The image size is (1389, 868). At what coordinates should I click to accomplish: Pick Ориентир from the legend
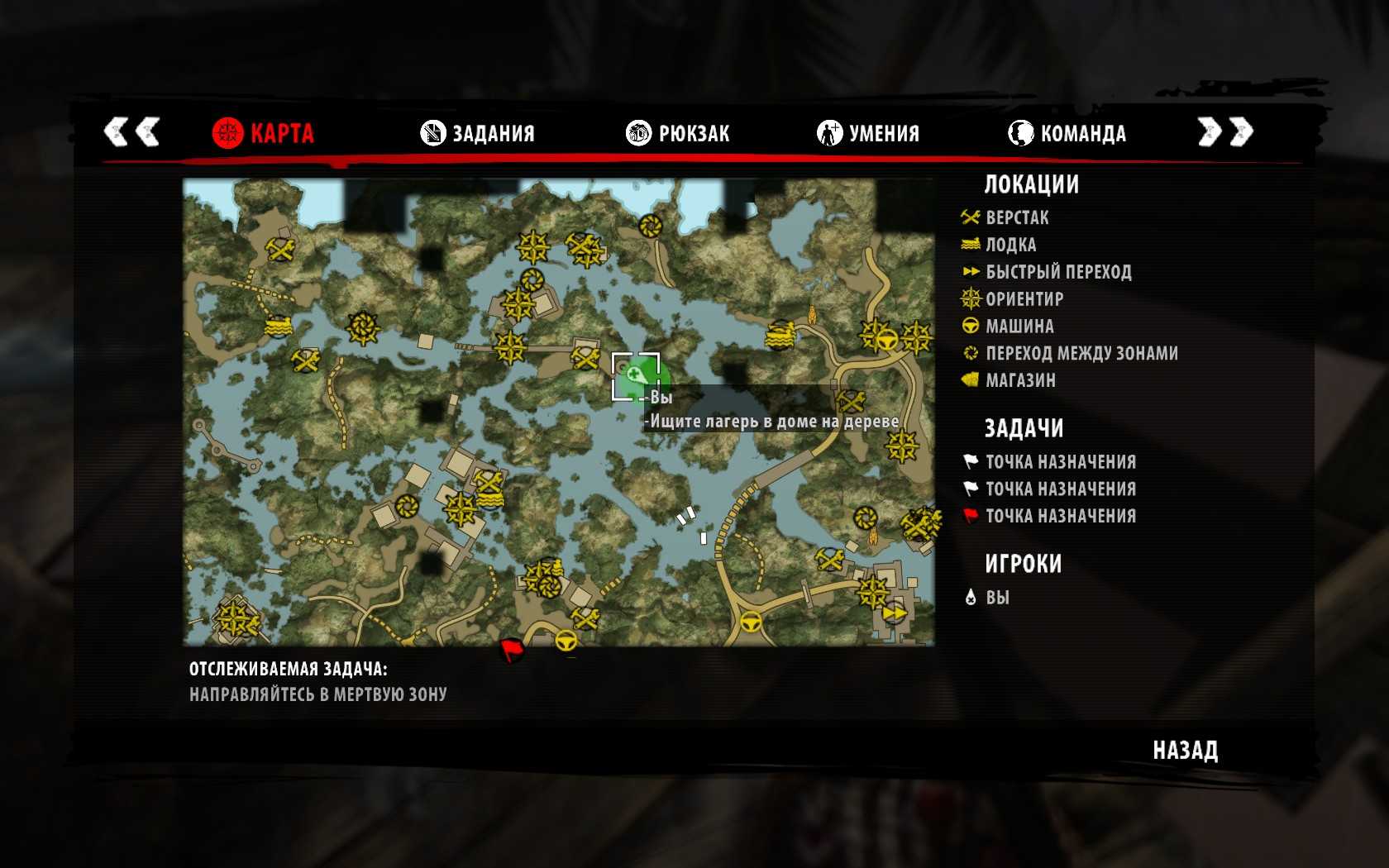(x=1024, y=298)
